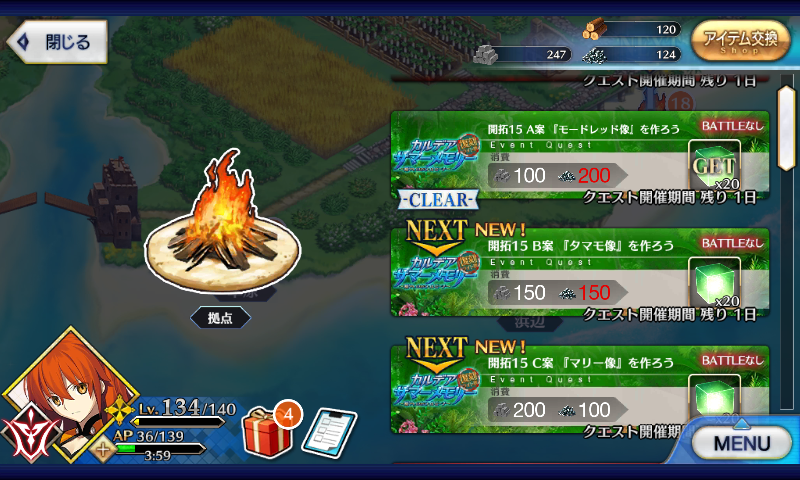Choose the B案 タマモ像 quest

coord(580,272)
